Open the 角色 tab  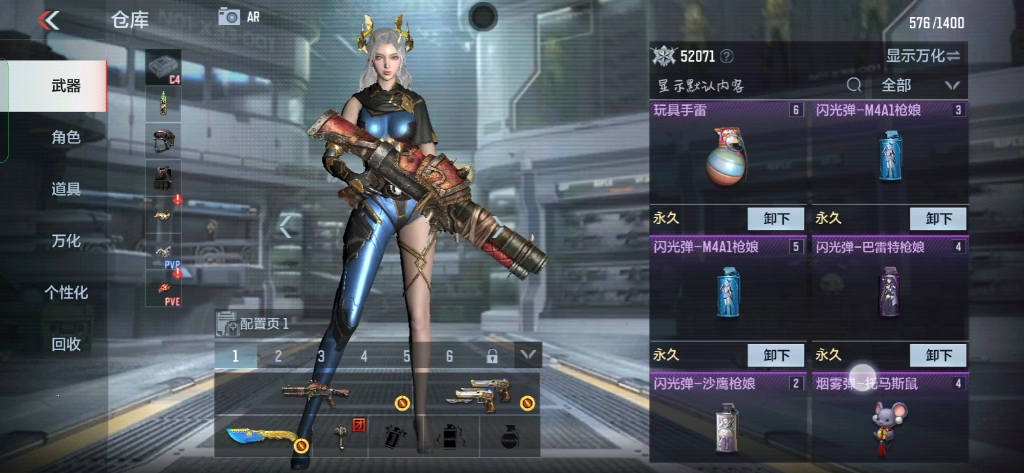(66, 137)
